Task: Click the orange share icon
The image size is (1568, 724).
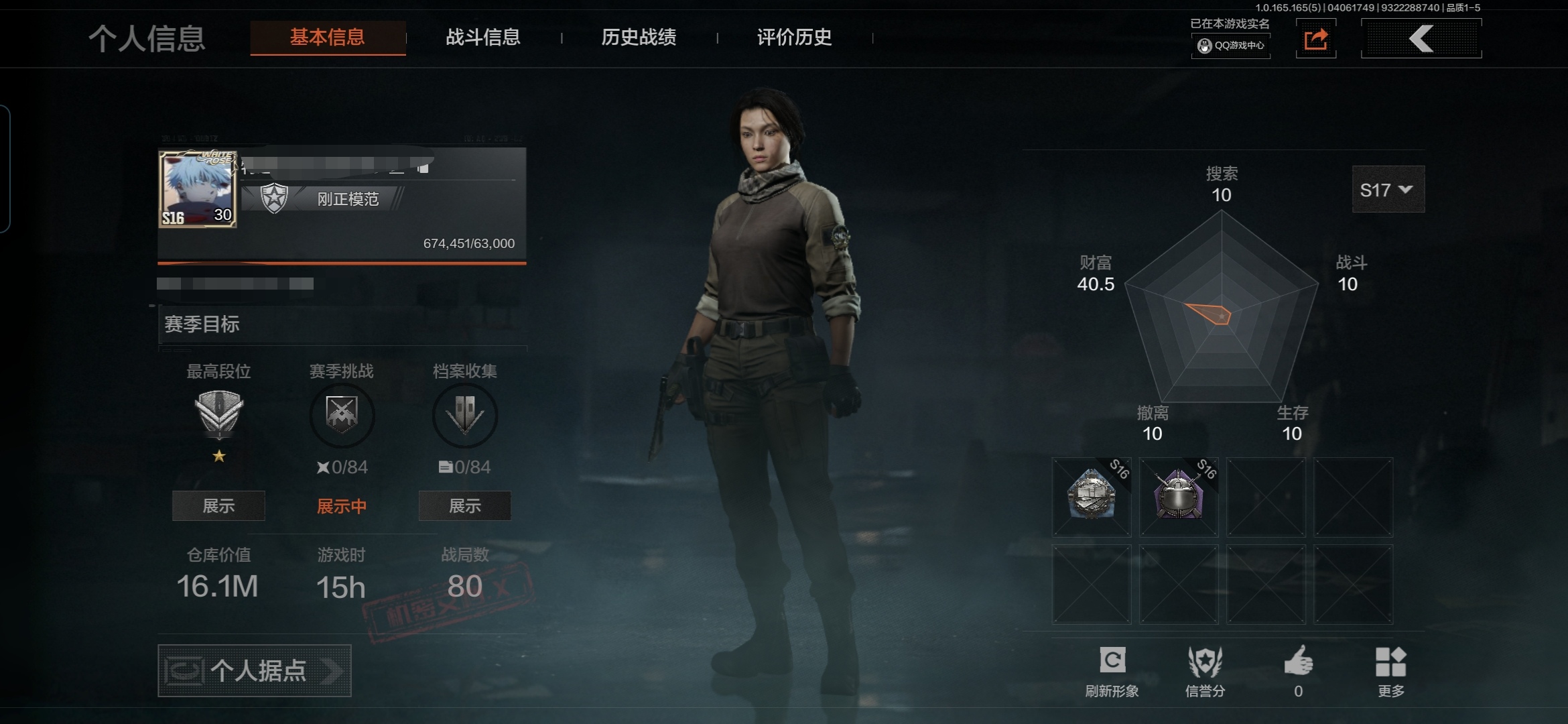Action: click(x=1315, y=39)
